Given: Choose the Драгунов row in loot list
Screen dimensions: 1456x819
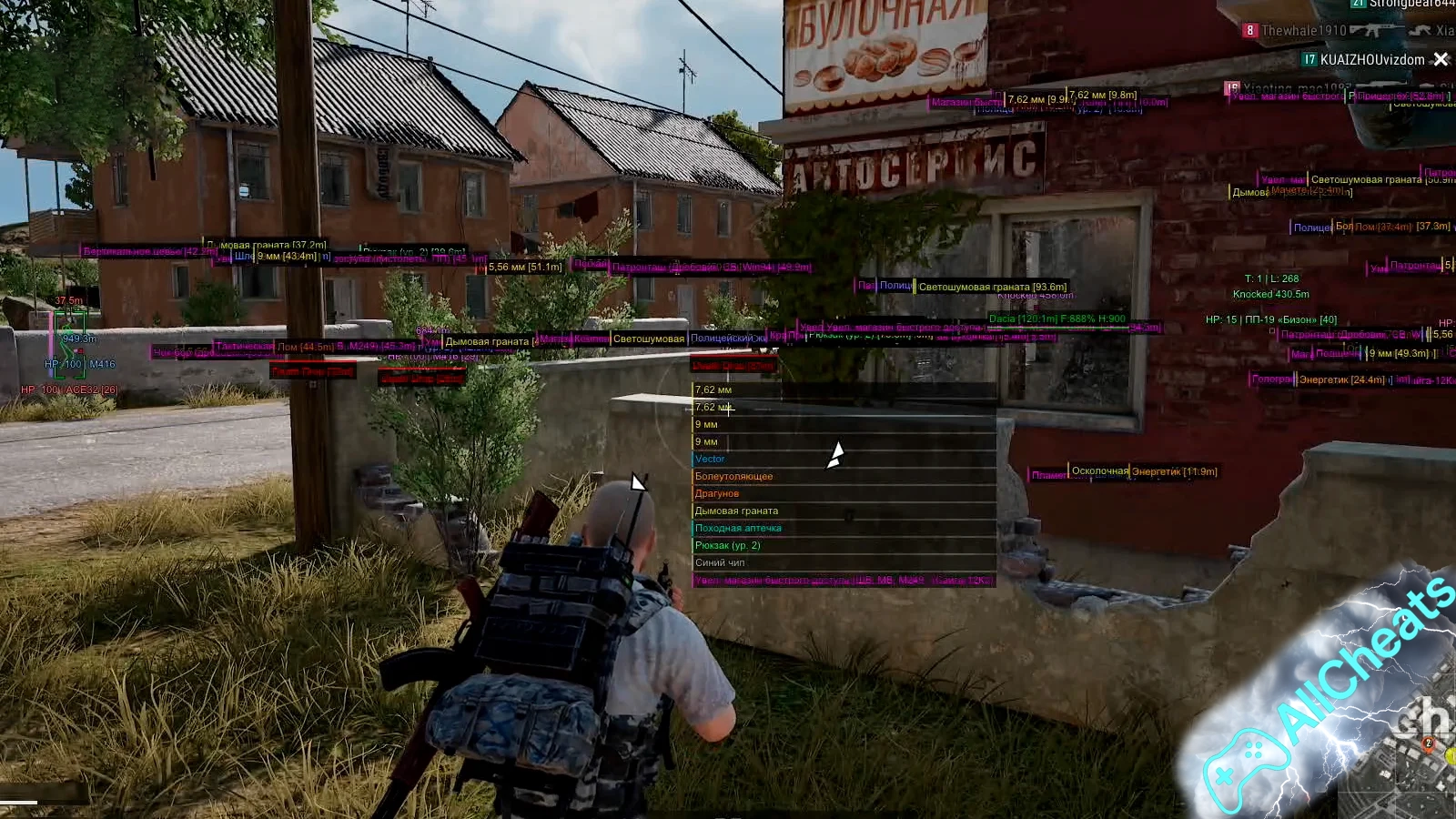Looking at the screenshot, I should pyautogui.click(x=717, y=494).
